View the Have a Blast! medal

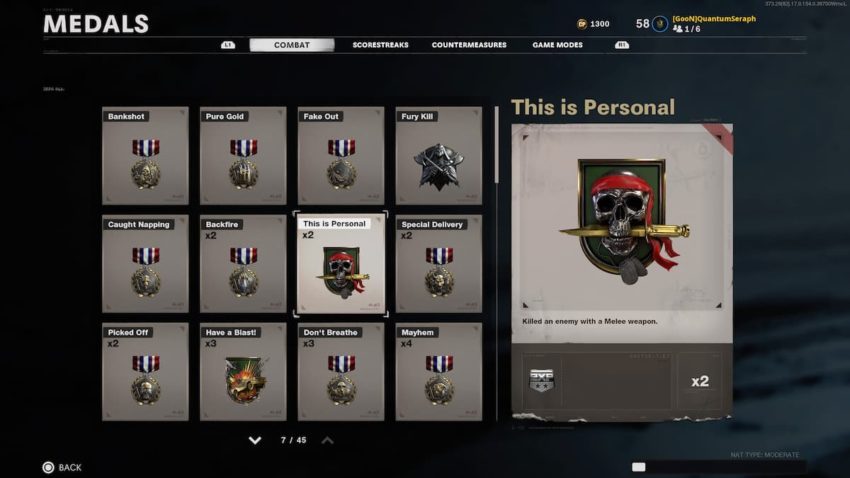243,372
